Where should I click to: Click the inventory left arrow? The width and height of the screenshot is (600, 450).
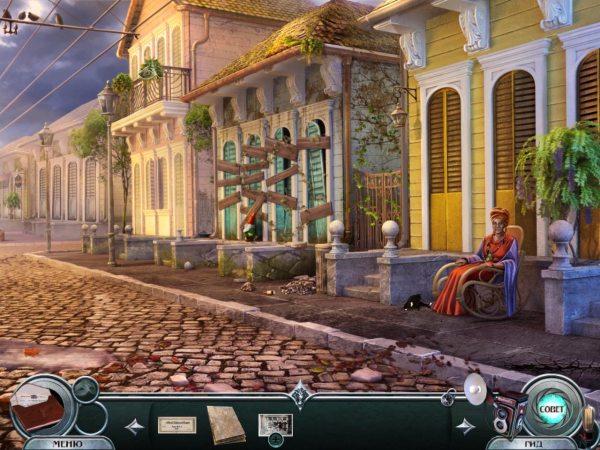click(133, 426)
